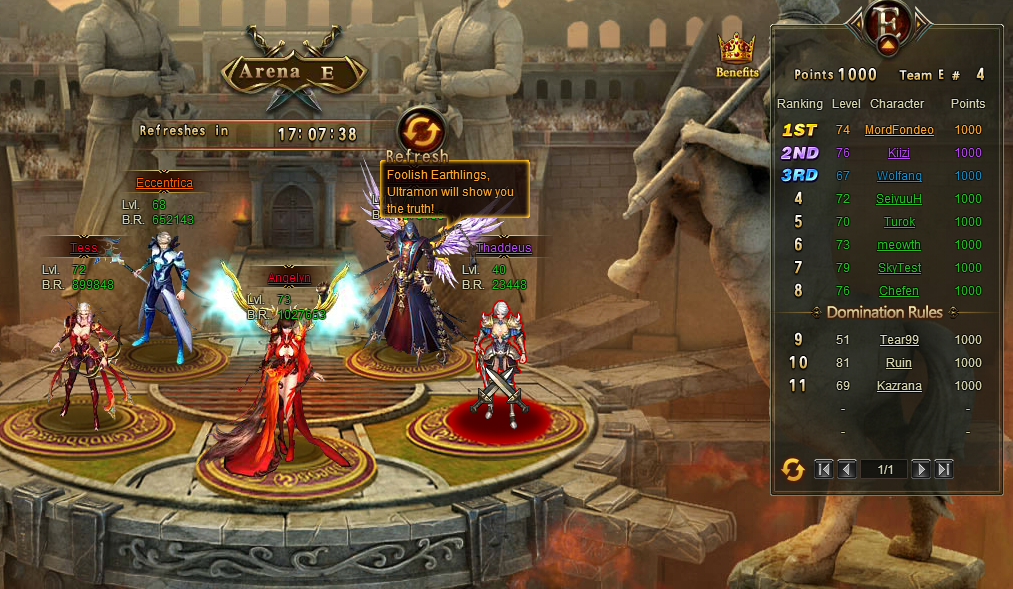Go to the next ranking page

[921, 469]
